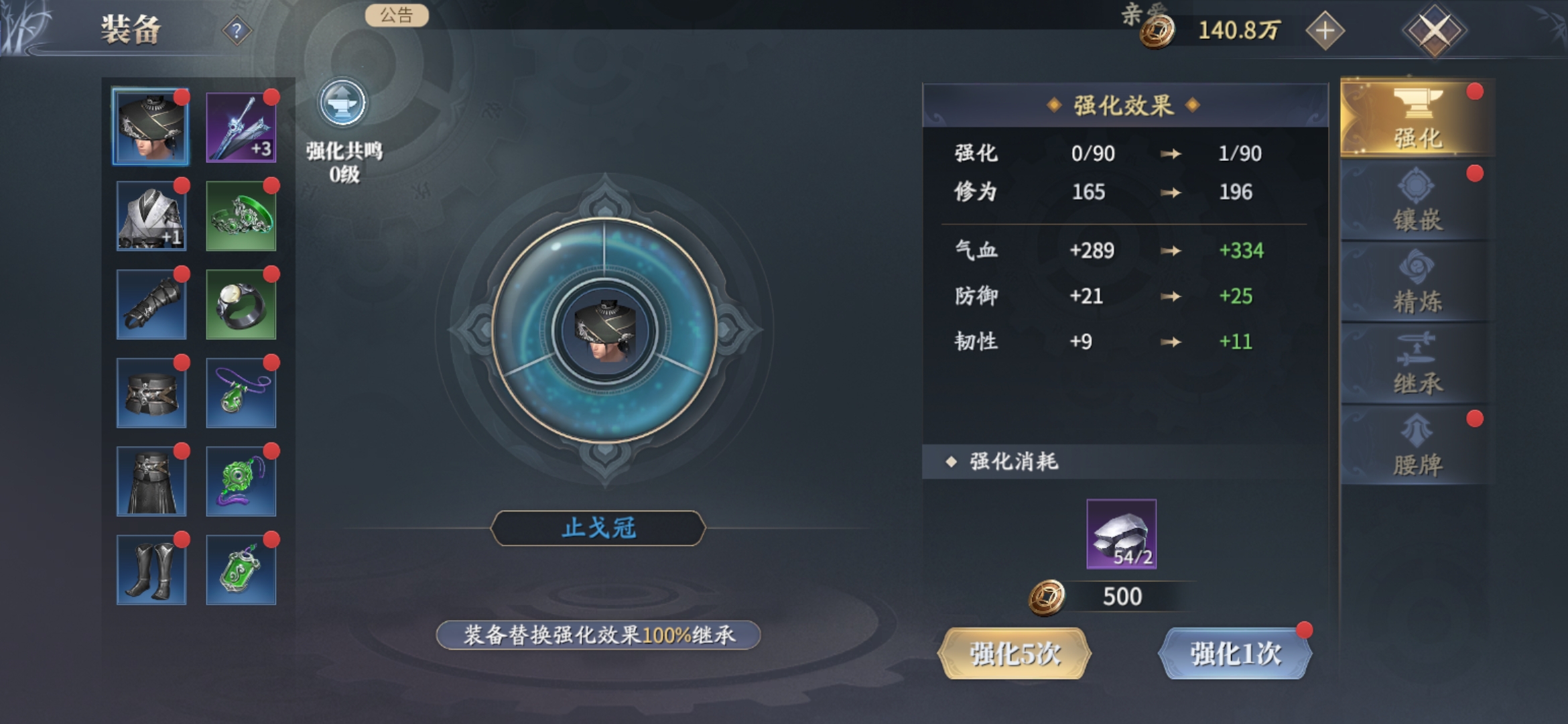Open the 继承 tab
Image resolution: width=1568 pixels, height=724 pixels.
[x=1417, y=365]
